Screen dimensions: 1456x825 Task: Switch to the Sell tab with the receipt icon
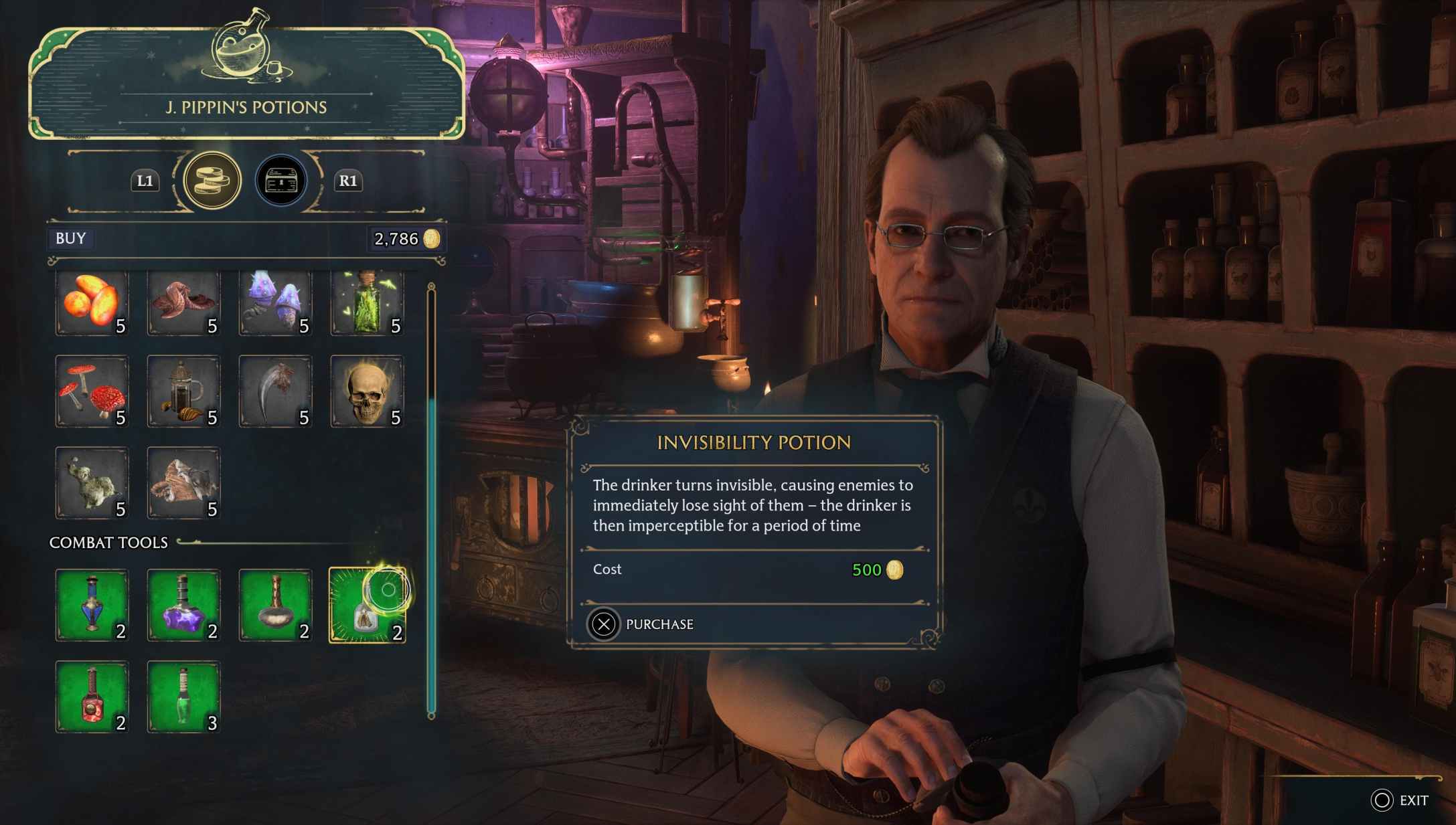[280, 179]
